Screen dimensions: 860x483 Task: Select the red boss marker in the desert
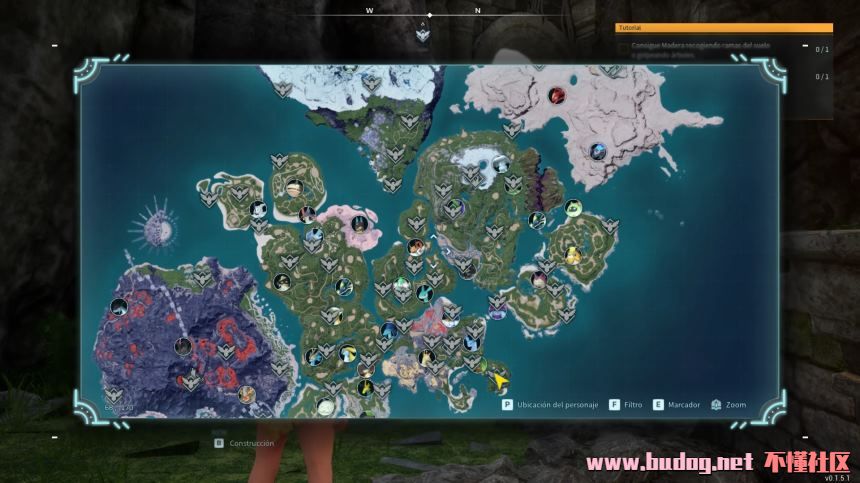[x=557, y=95]
